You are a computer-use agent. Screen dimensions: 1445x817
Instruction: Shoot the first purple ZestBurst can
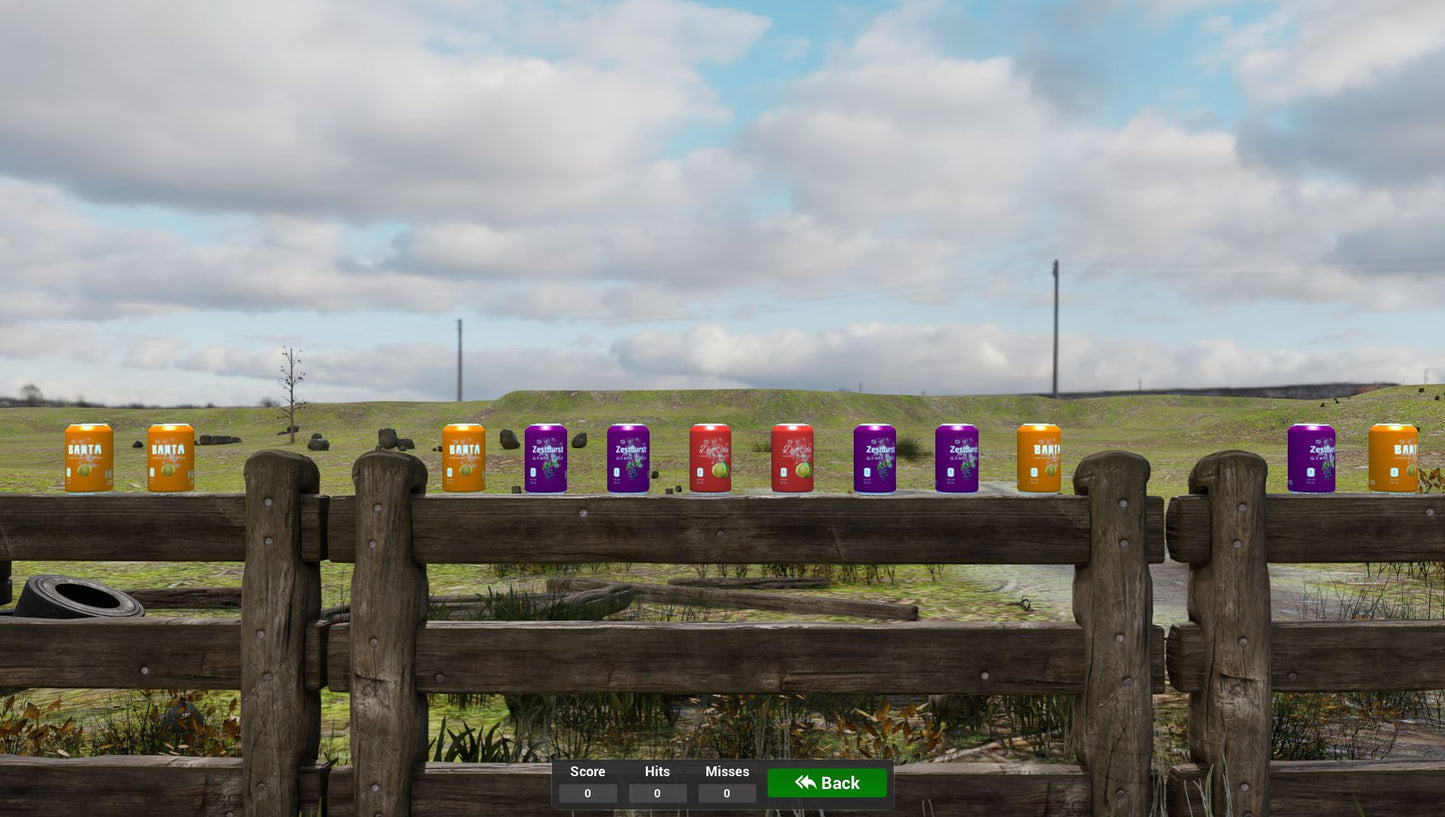coord(546,460)
